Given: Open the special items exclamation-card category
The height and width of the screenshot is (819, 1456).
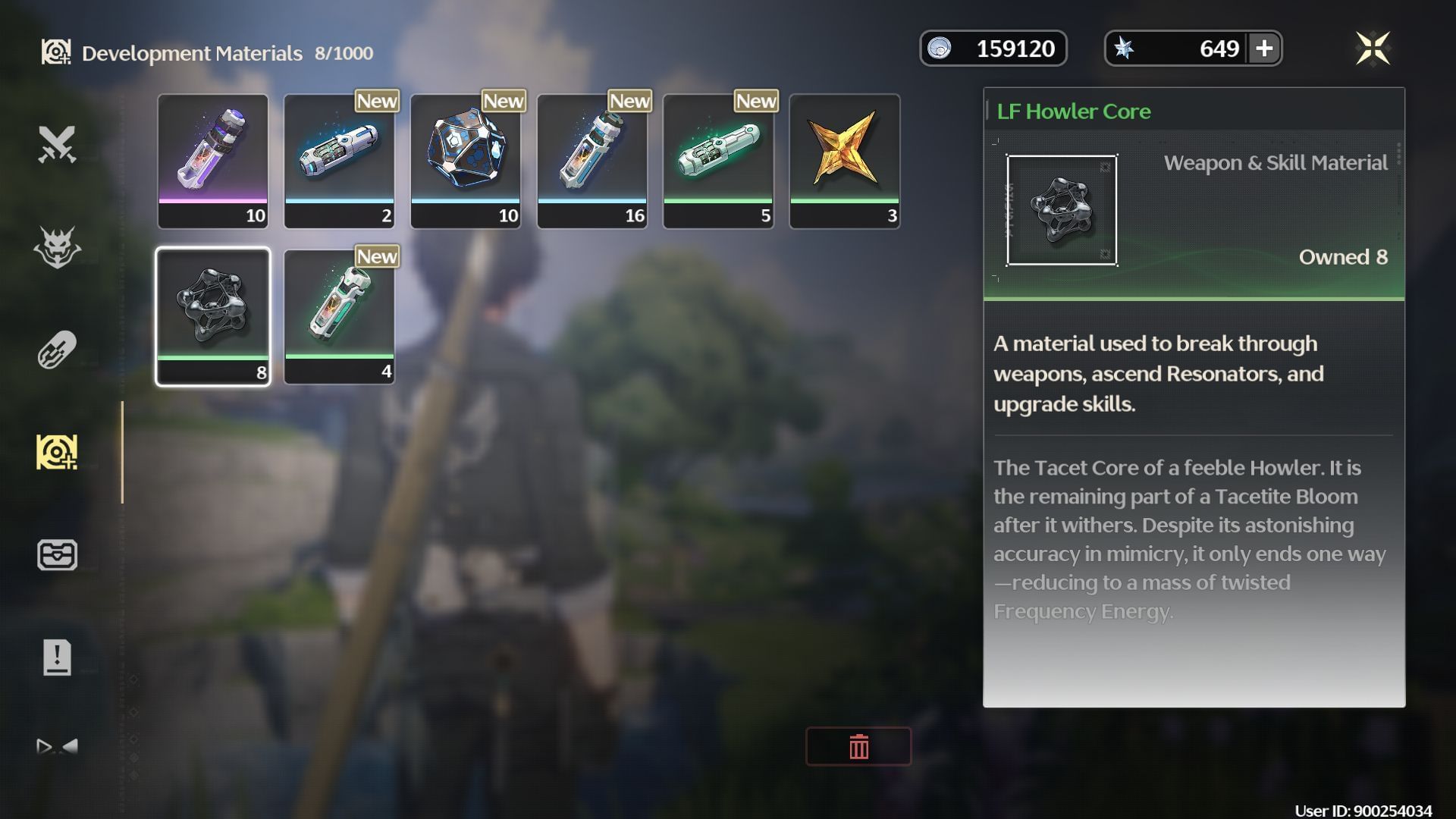Looking at the screenshot, I should [57, 658].
